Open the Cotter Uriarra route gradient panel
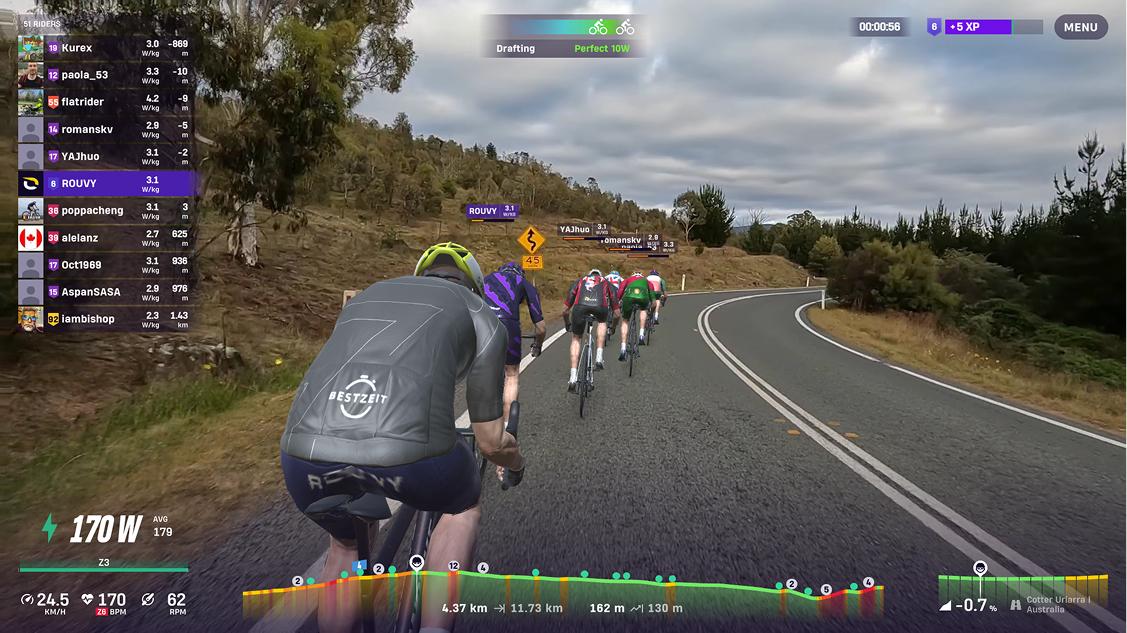1127x633 pixels. (x=1022, y=594)
